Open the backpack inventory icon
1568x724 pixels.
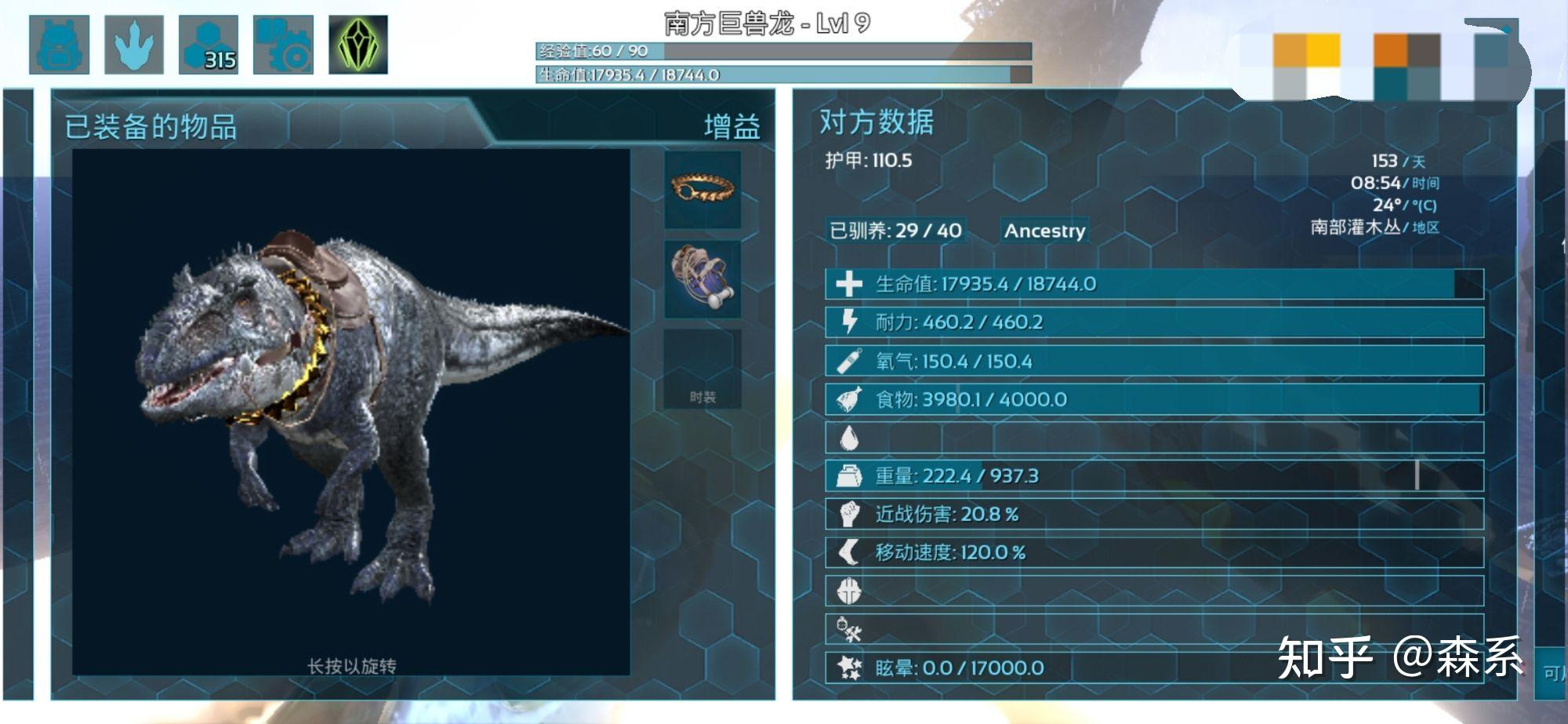pos(59,45)
